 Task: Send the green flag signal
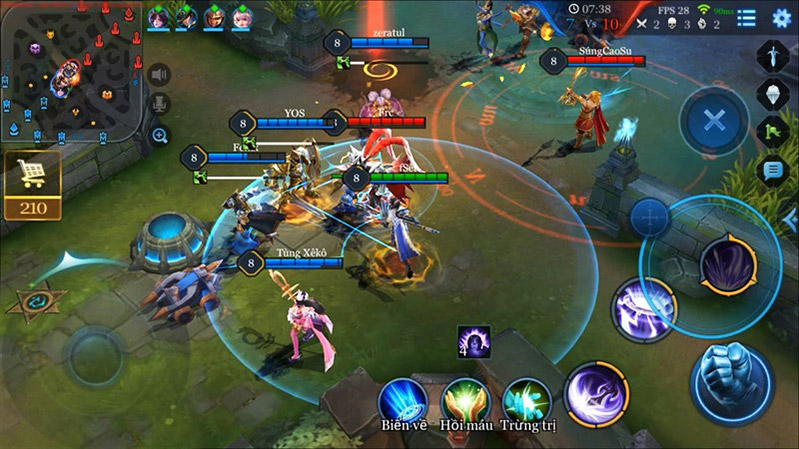774,130
